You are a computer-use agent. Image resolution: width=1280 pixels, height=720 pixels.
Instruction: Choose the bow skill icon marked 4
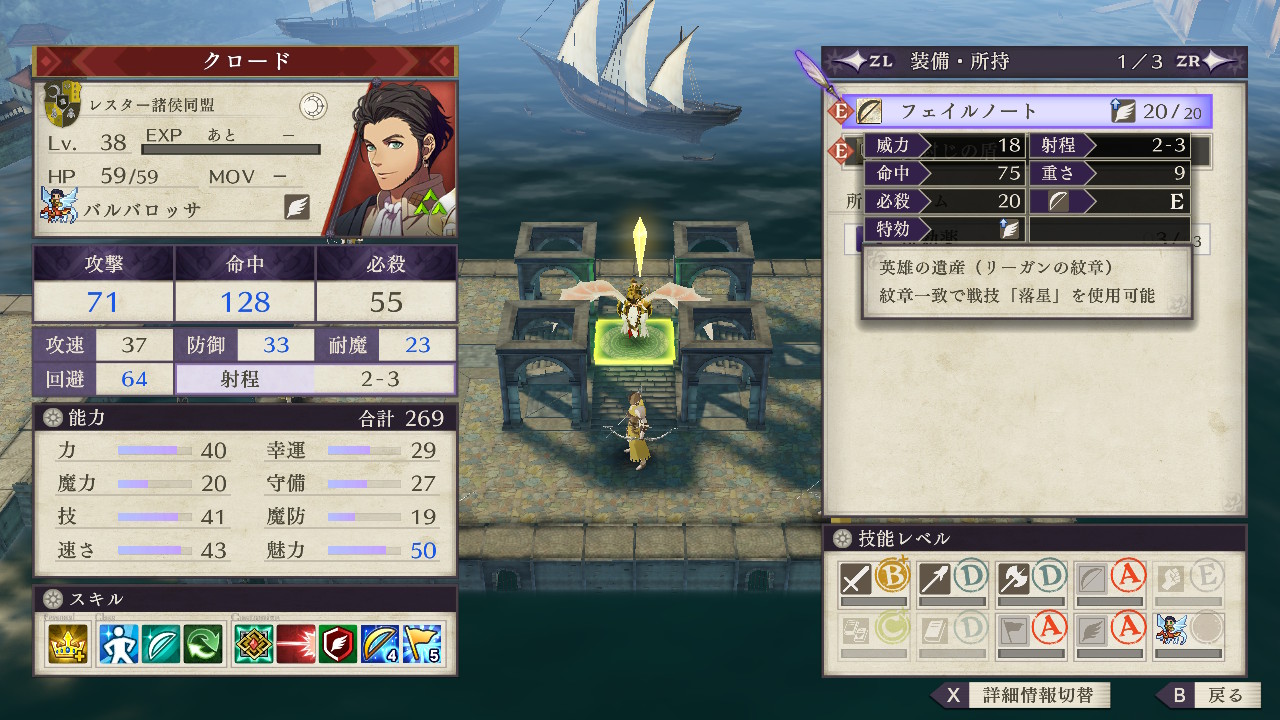381,644
